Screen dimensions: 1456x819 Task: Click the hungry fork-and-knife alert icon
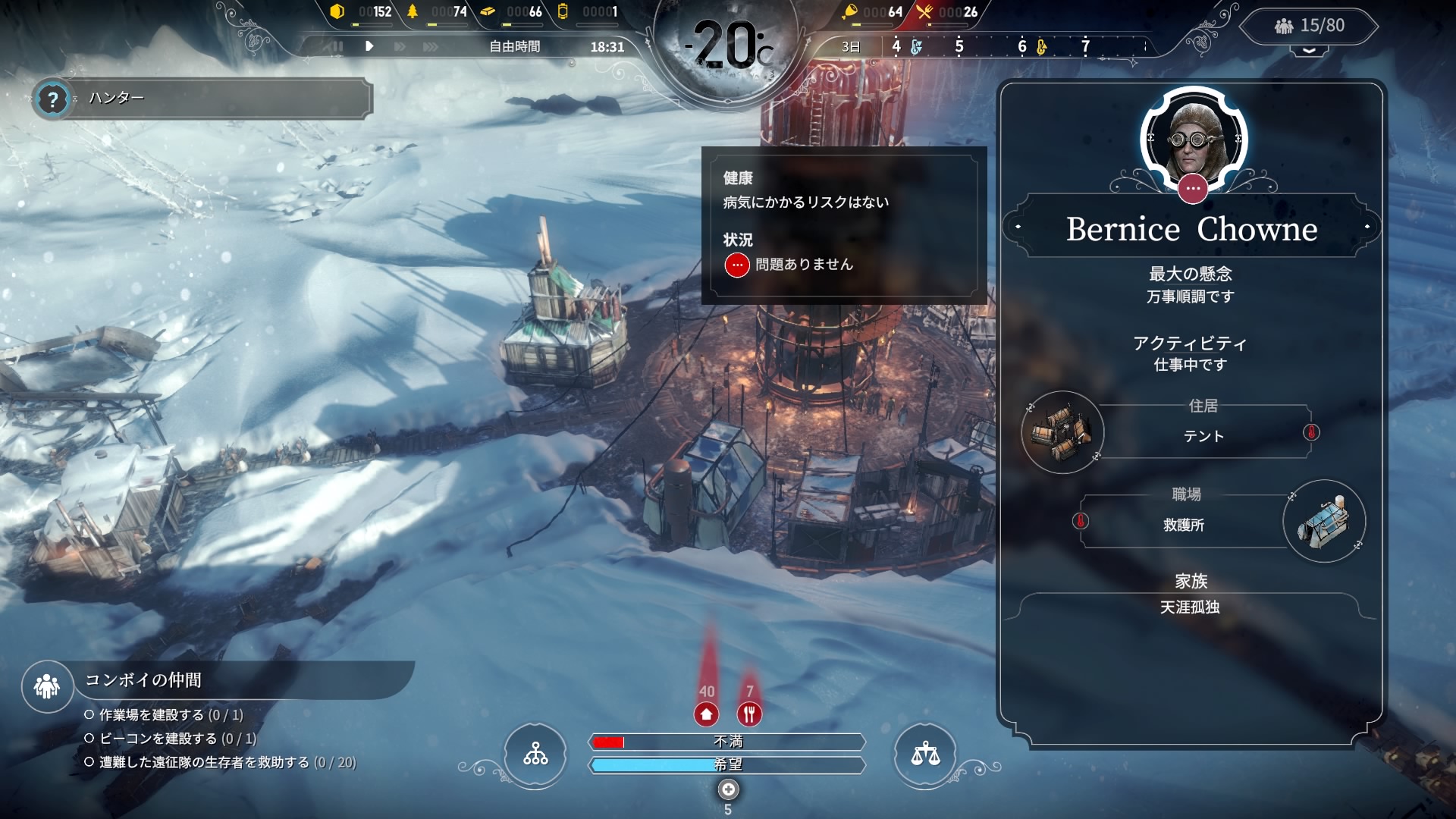tap(749, 714)
